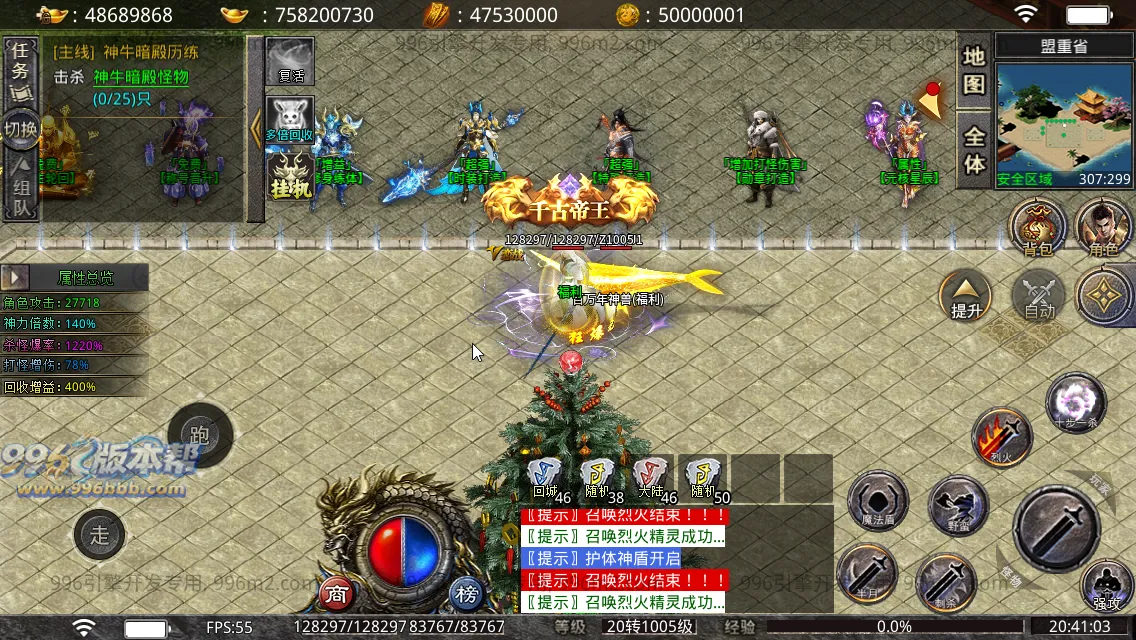Cast the 十步一杀 skill
Image resolution: width=1136 pixels, height=640 pixels.
[x=1075, y=403]
